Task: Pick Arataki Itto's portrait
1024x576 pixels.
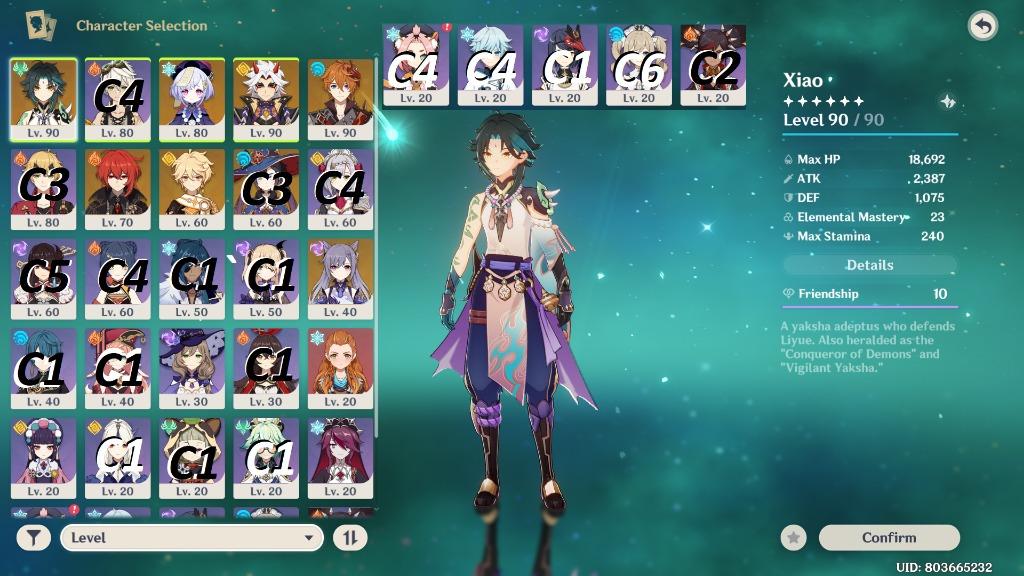Action: [266, 98]
